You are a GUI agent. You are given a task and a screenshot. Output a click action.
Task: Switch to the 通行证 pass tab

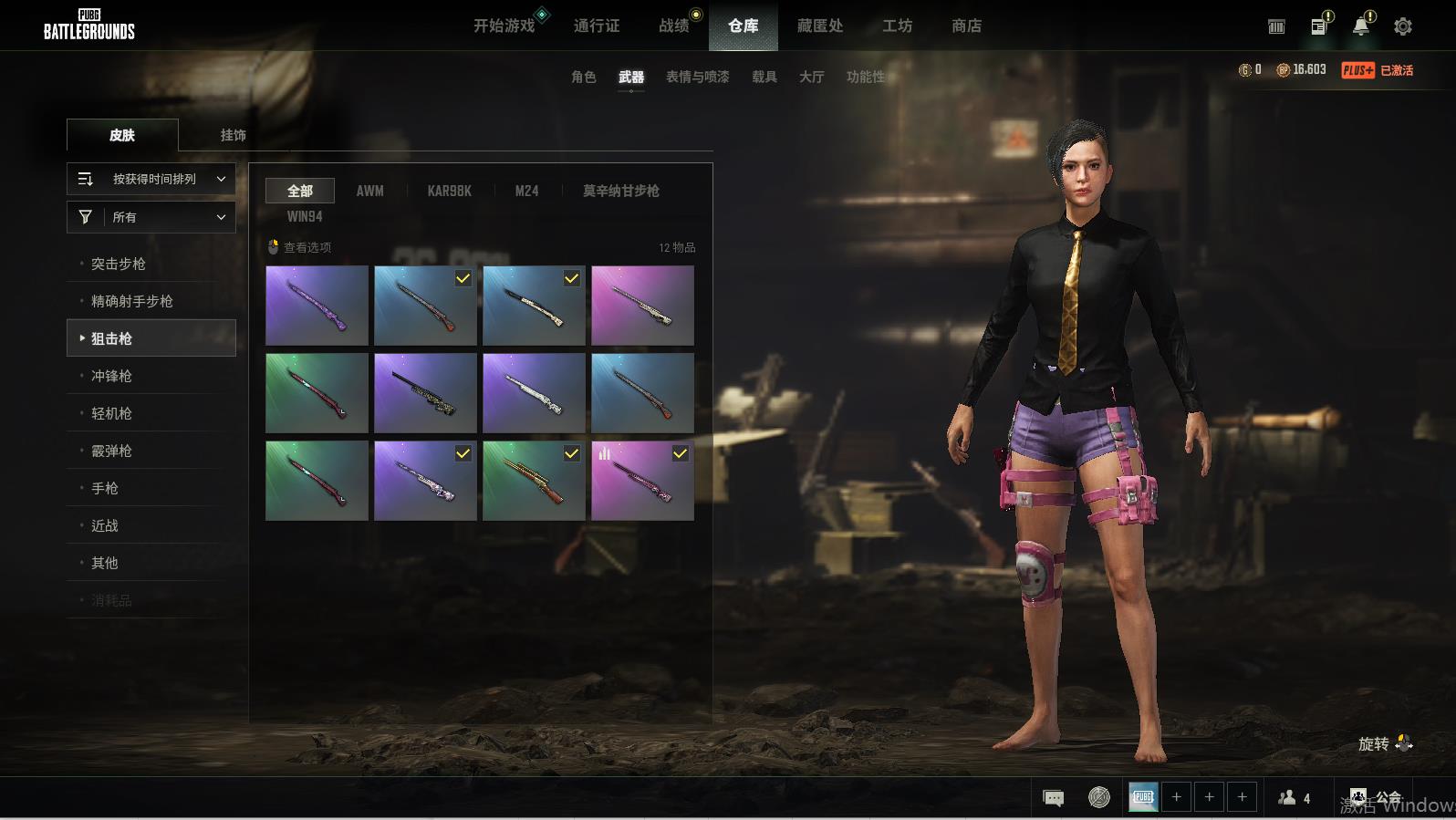[597, 26]
